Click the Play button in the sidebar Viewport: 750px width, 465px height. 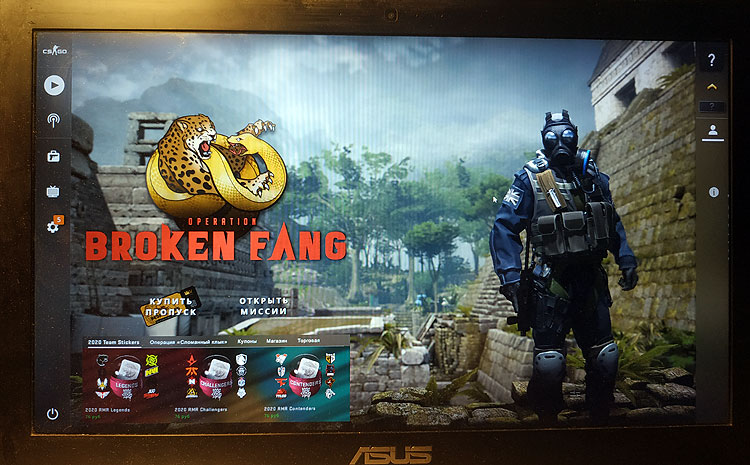(x=54, y=85)
